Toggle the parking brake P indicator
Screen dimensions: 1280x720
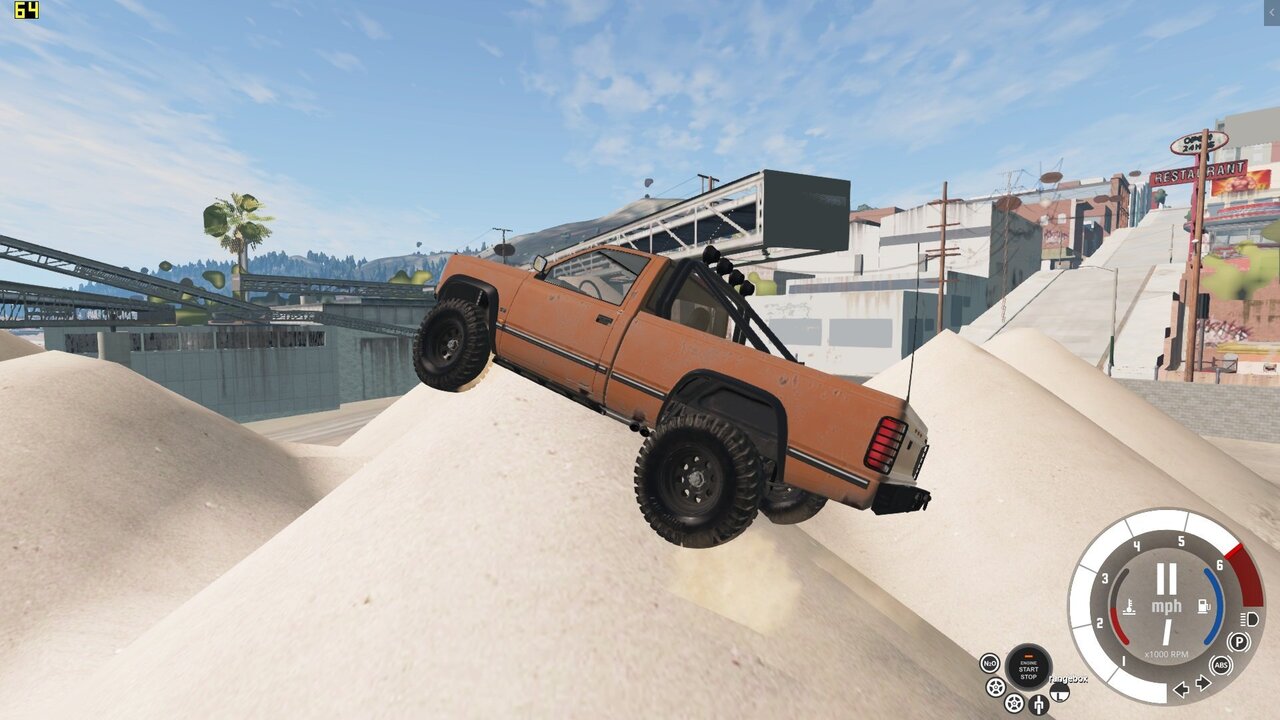[1238, 641]
